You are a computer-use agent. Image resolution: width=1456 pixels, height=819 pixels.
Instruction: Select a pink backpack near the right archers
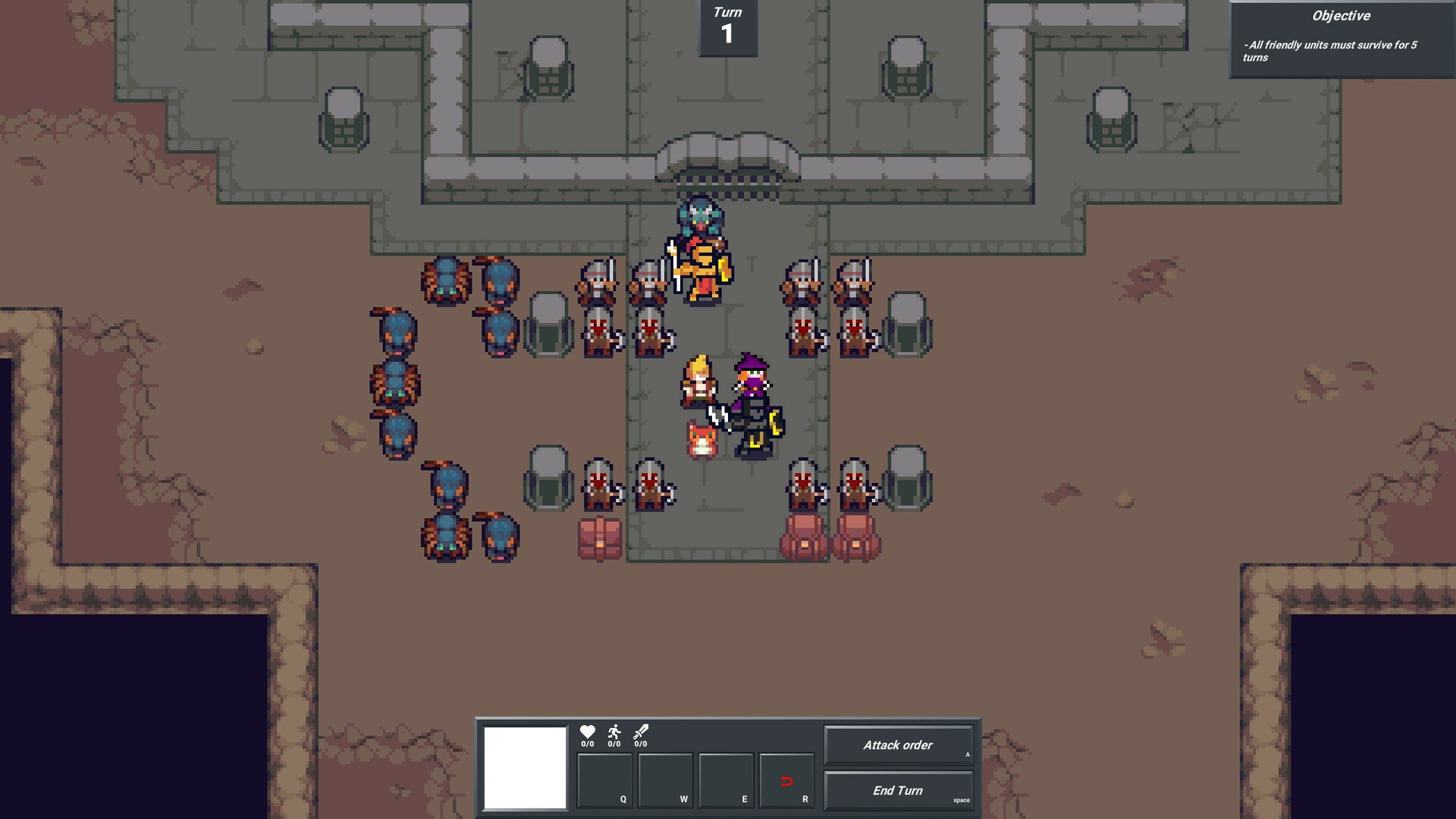point(804,538)
